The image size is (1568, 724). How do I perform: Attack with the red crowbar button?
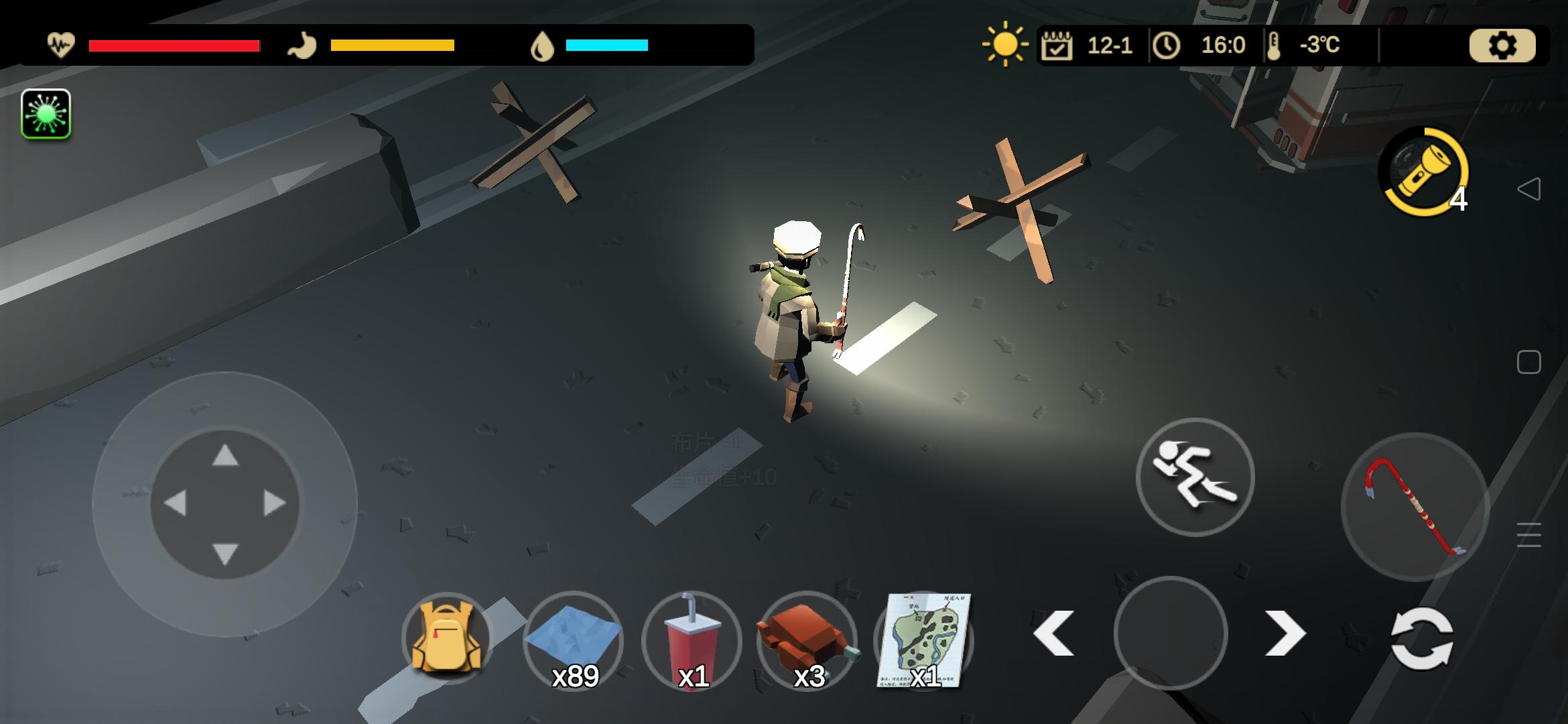coord(1415,506)
